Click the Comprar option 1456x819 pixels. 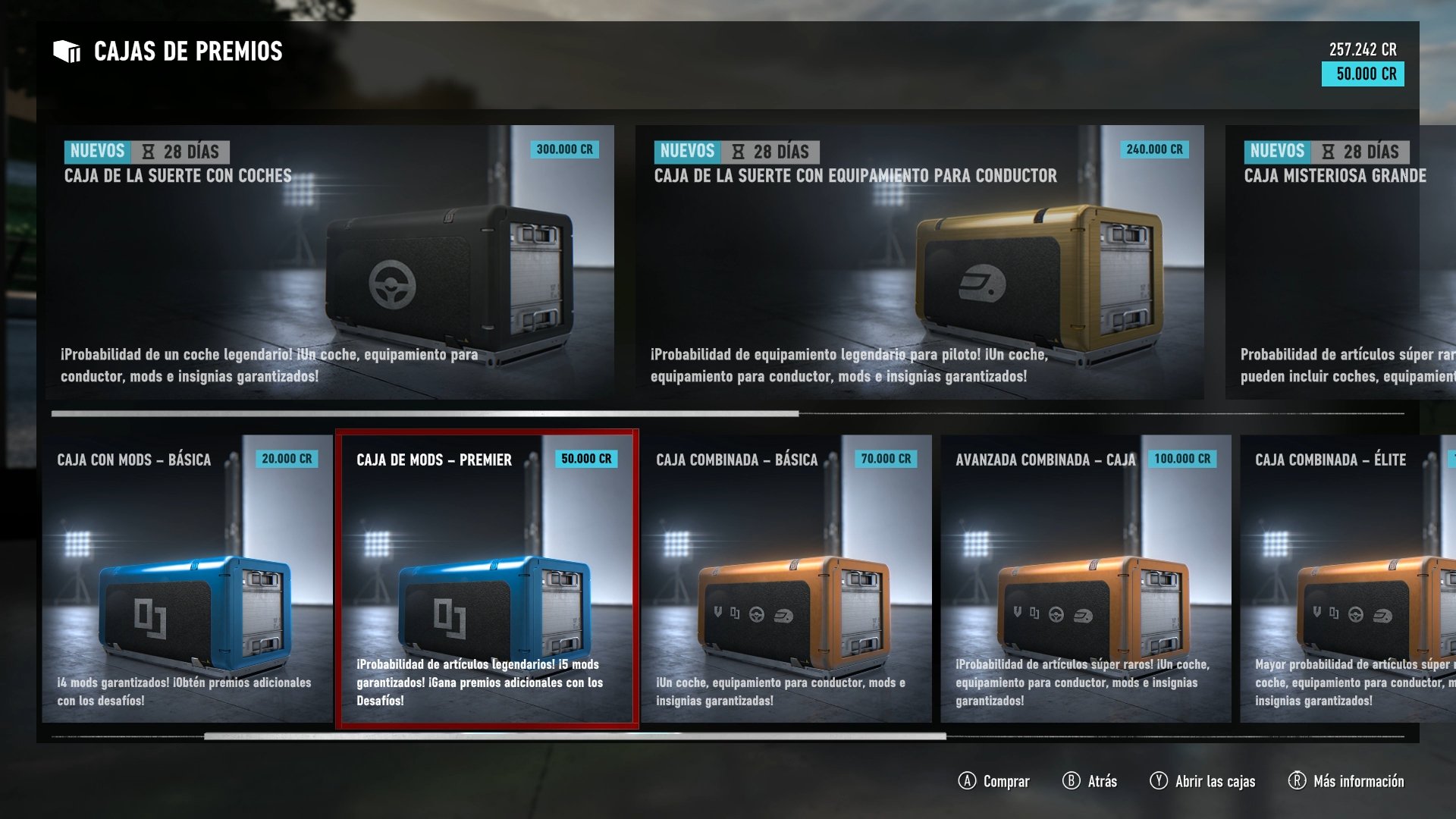tap(994, 781)
